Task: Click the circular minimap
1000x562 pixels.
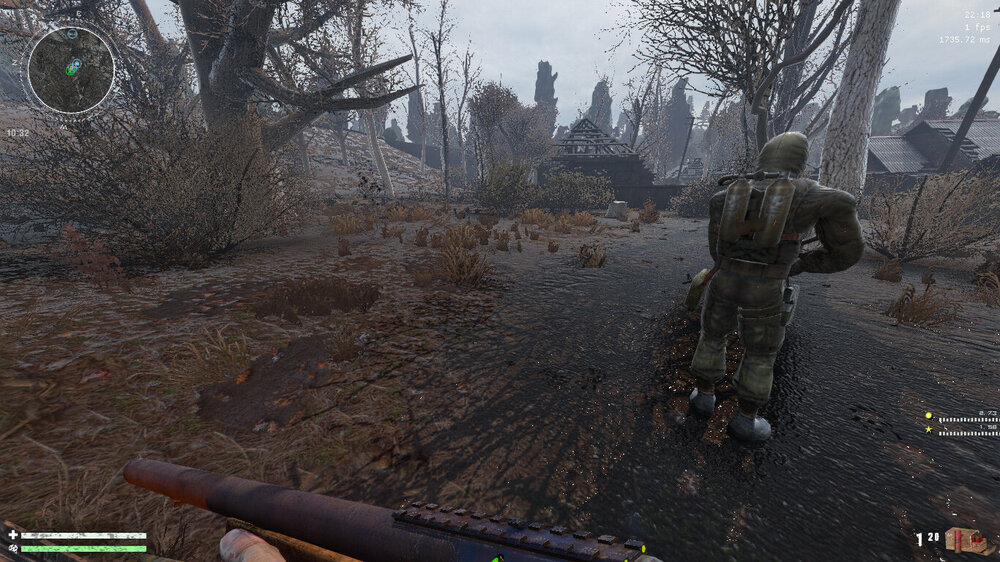Action: coord(69,71)
